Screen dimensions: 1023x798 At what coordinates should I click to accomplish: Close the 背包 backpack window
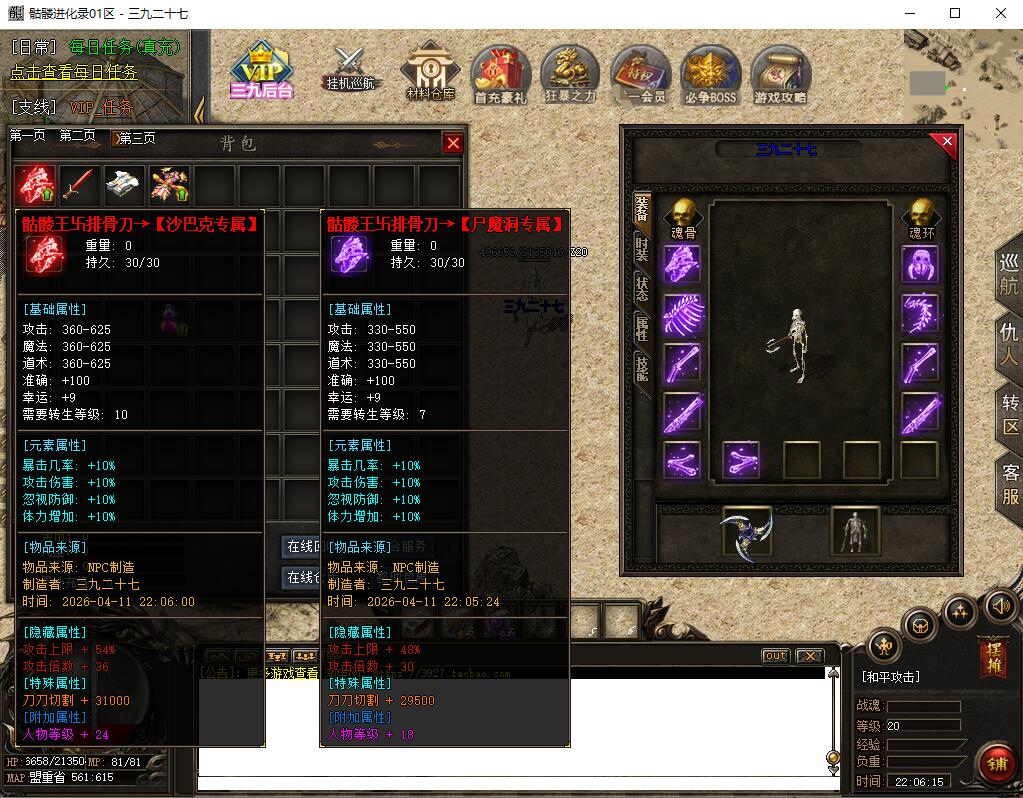click(453, 143)
